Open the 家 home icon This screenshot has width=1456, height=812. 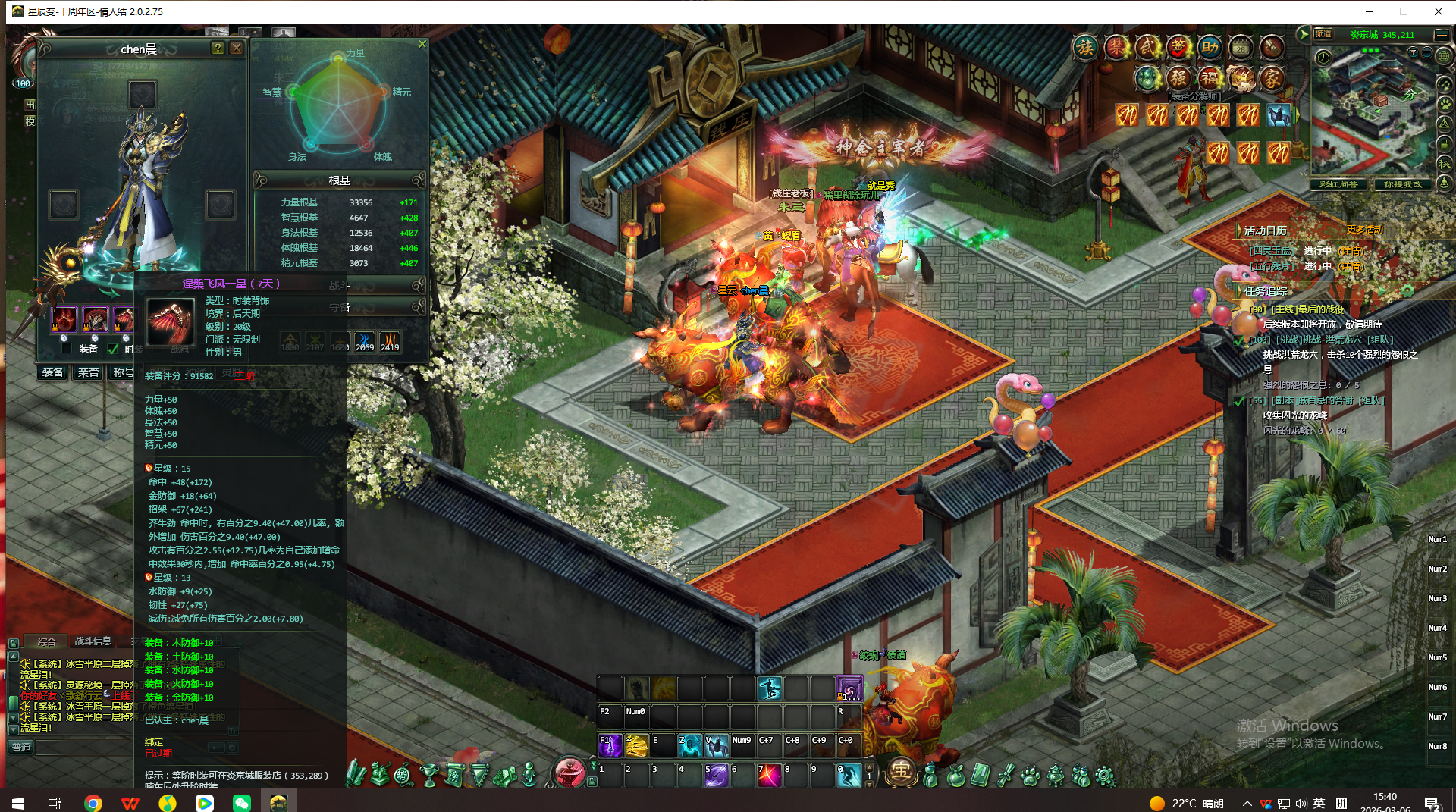1272,77
